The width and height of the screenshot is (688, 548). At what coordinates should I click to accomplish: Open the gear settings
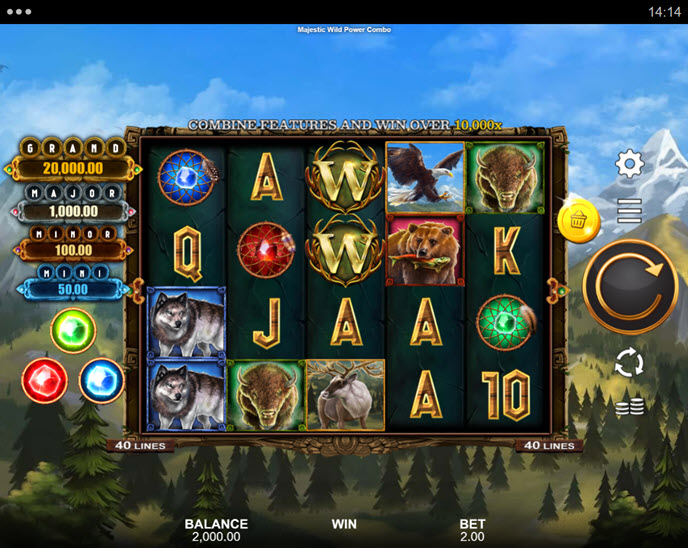click(629, 164)
